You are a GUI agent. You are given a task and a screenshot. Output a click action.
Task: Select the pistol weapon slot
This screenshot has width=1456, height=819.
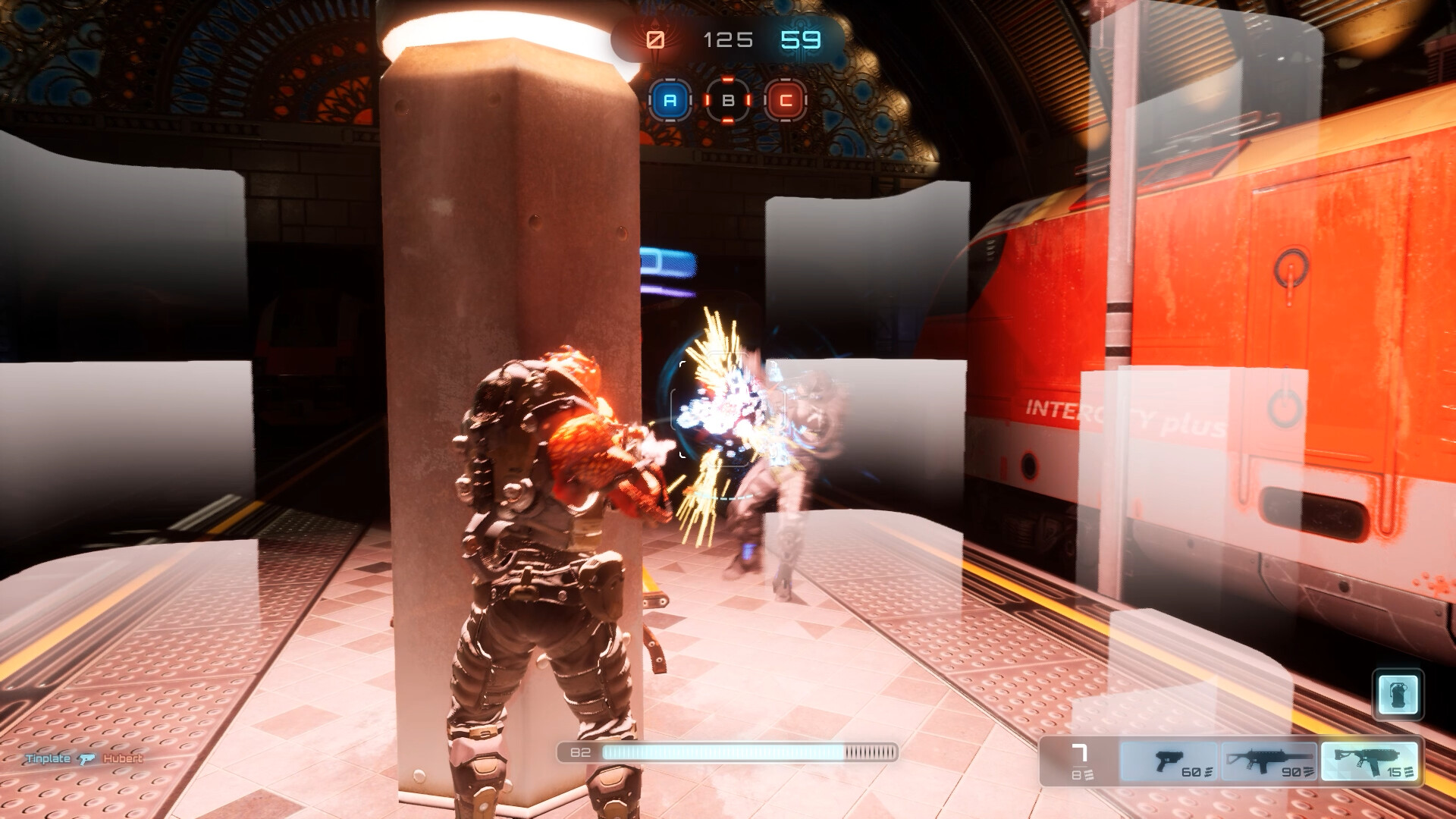click(1169, 761)
